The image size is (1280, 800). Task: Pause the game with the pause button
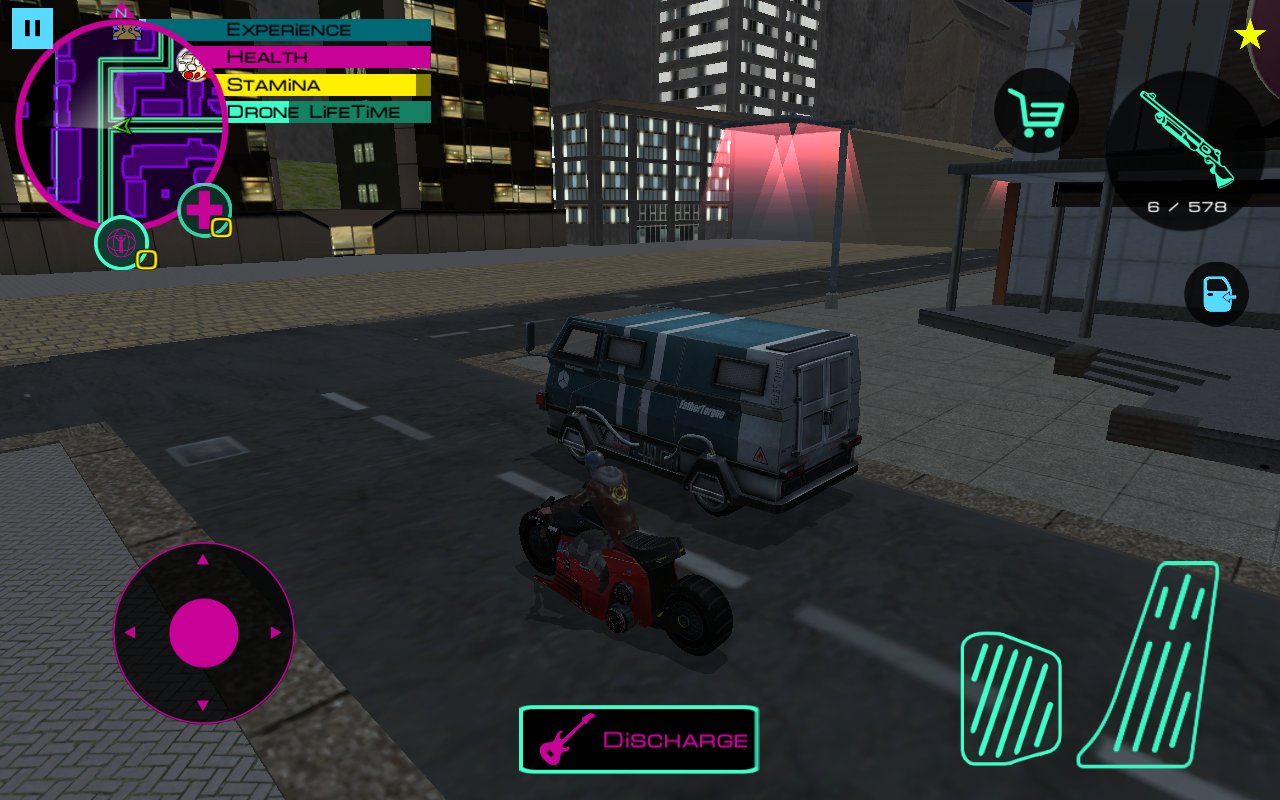click(x=32, y=28)
